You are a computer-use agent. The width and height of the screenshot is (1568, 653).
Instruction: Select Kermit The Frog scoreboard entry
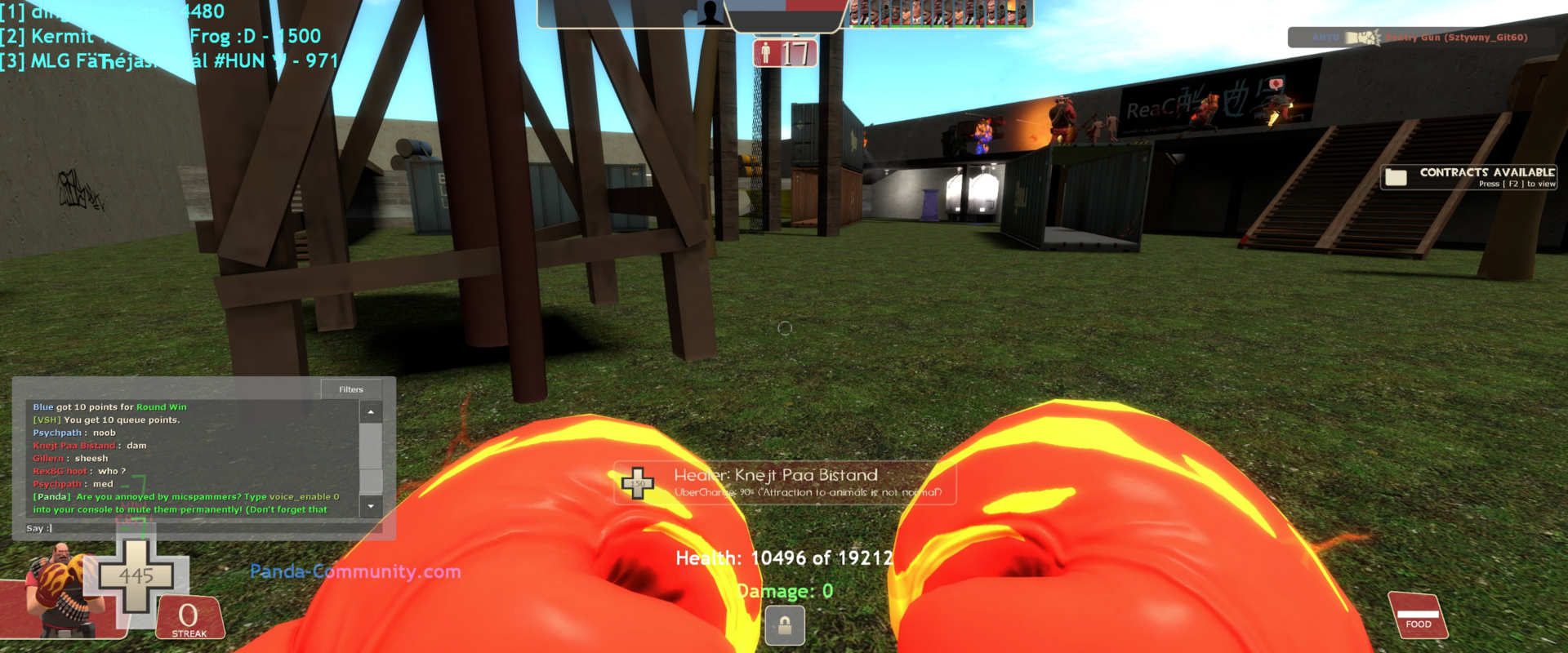pos(161,36)
